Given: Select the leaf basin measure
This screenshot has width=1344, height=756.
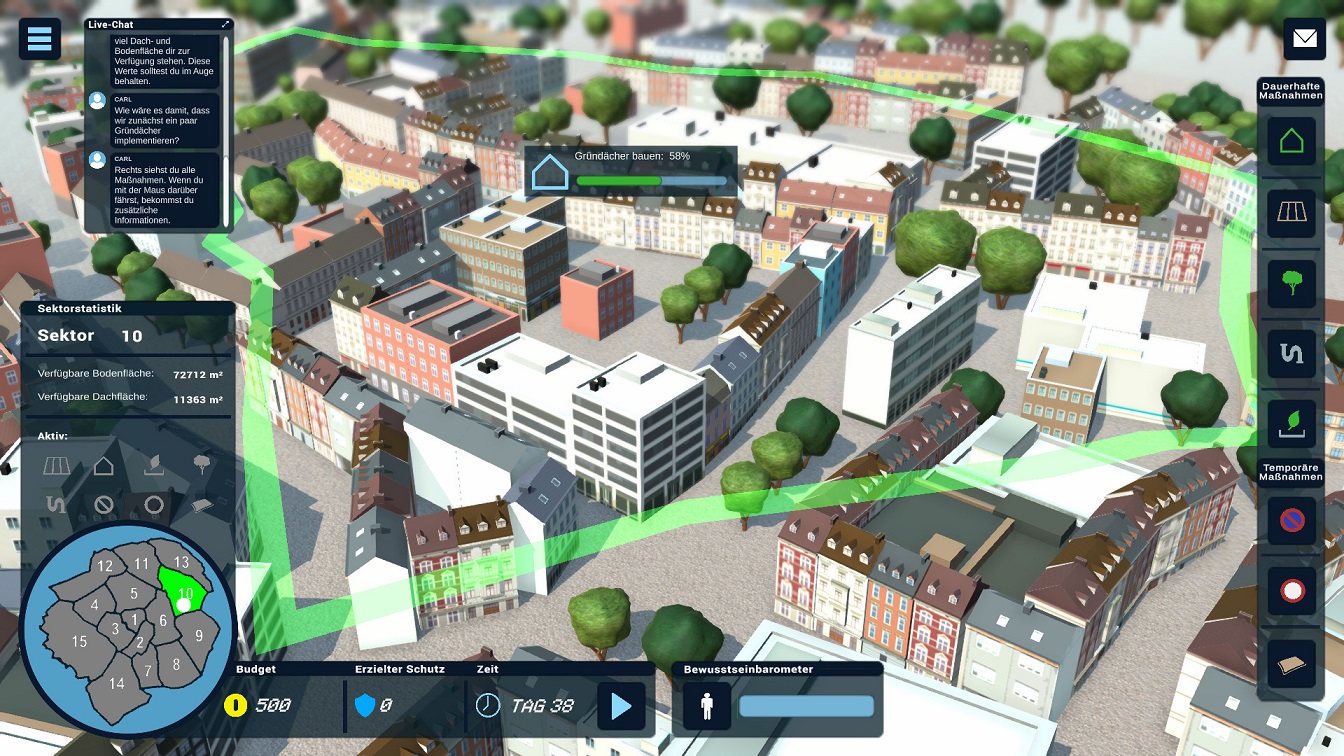Looking at the screenshot, I should pos(1291,424).
